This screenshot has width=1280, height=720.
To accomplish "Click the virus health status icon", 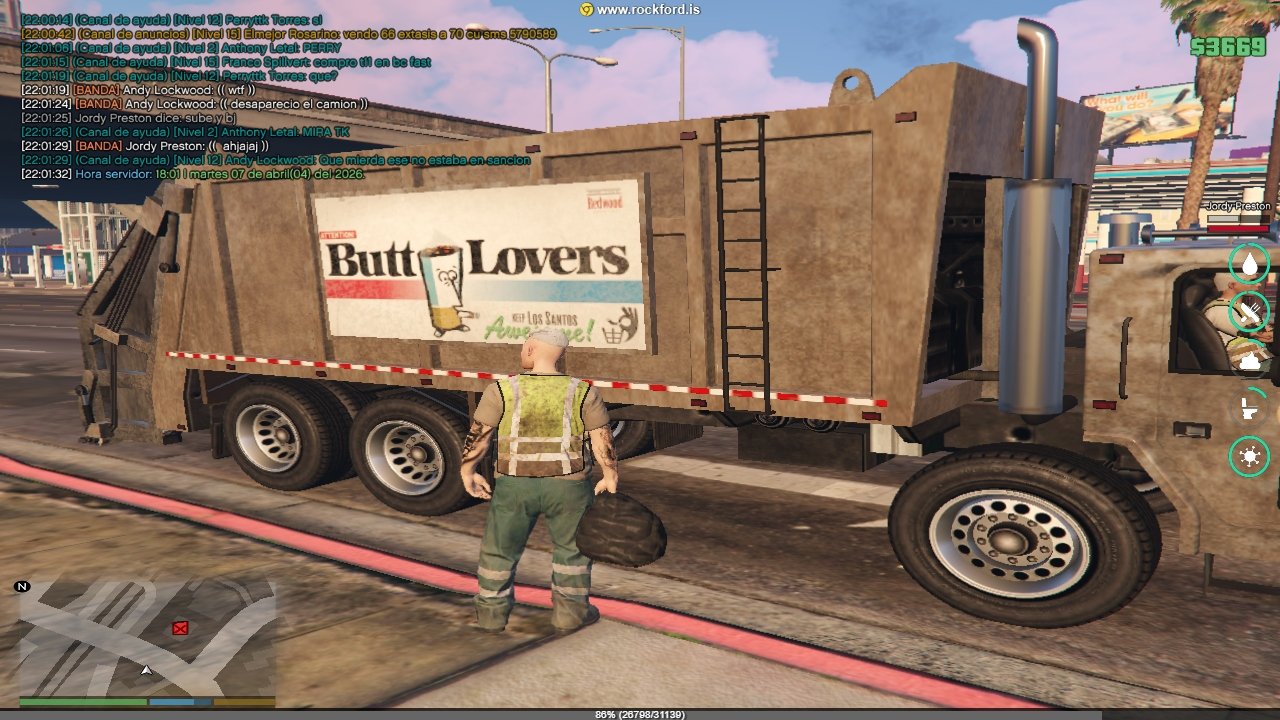I will point(1249,457).
